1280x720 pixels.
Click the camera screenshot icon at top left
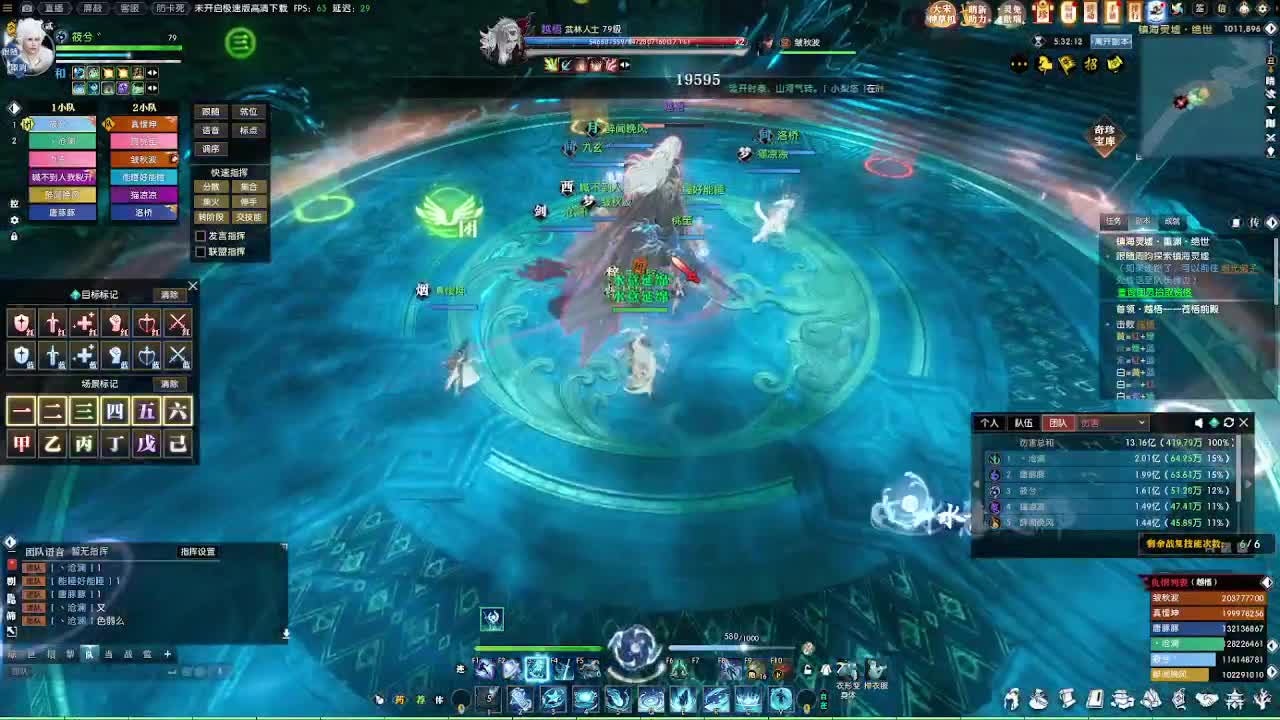click(x=28, y=8)
